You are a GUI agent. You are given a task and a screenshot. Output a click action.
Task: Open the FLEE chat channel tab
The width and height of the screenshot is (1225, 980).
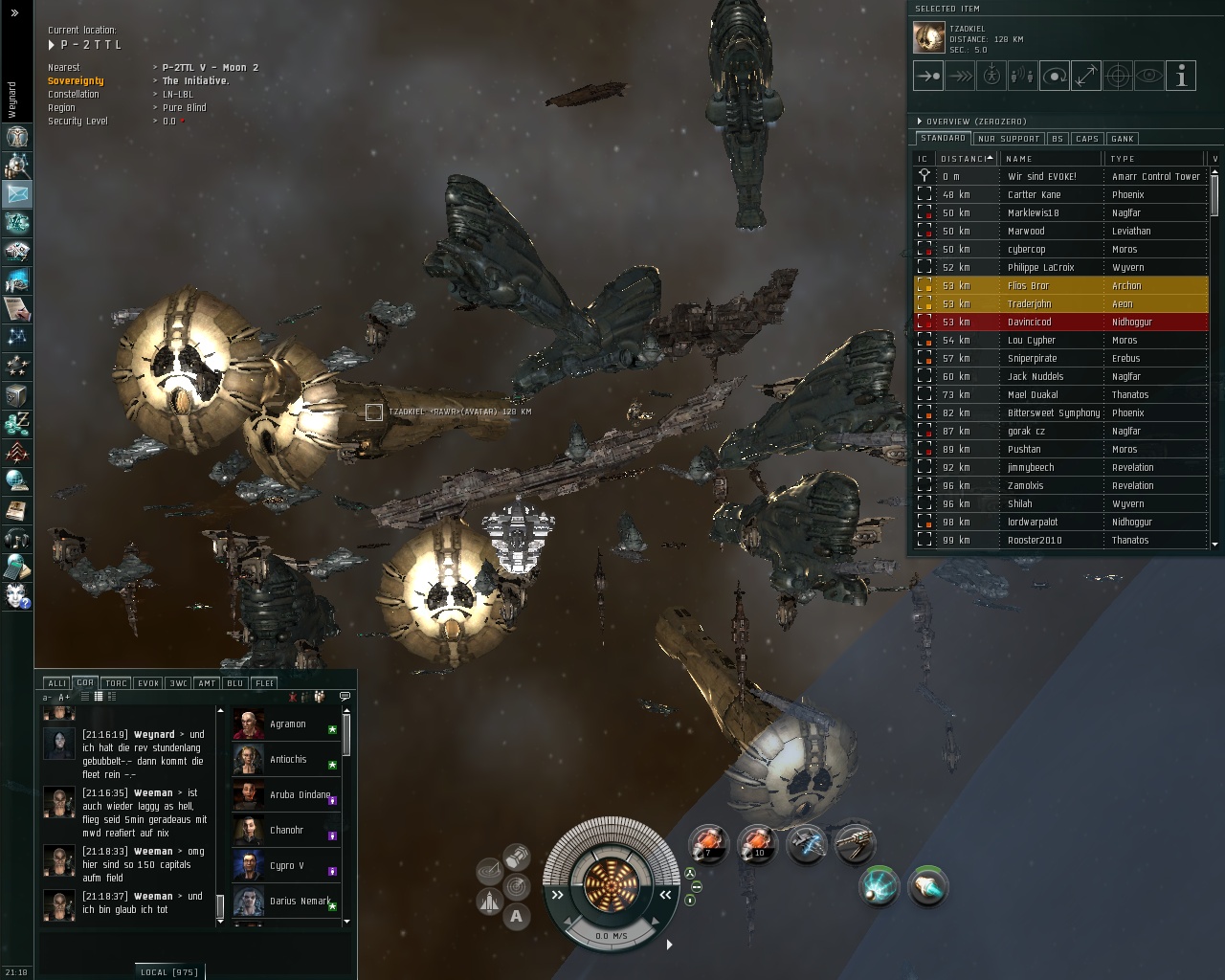pos(265,683)
